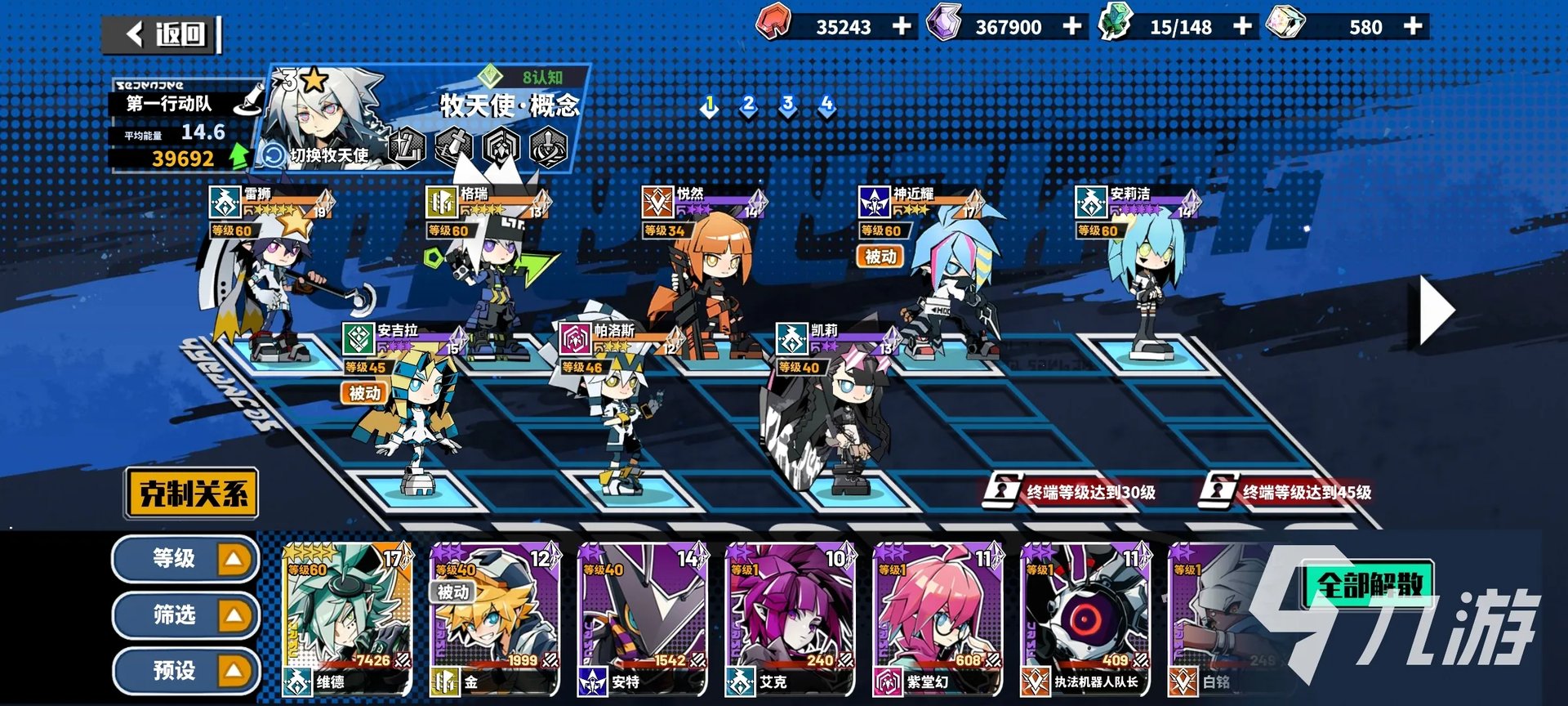
Task: Add more purple crystal currency
Action: 1072,26
